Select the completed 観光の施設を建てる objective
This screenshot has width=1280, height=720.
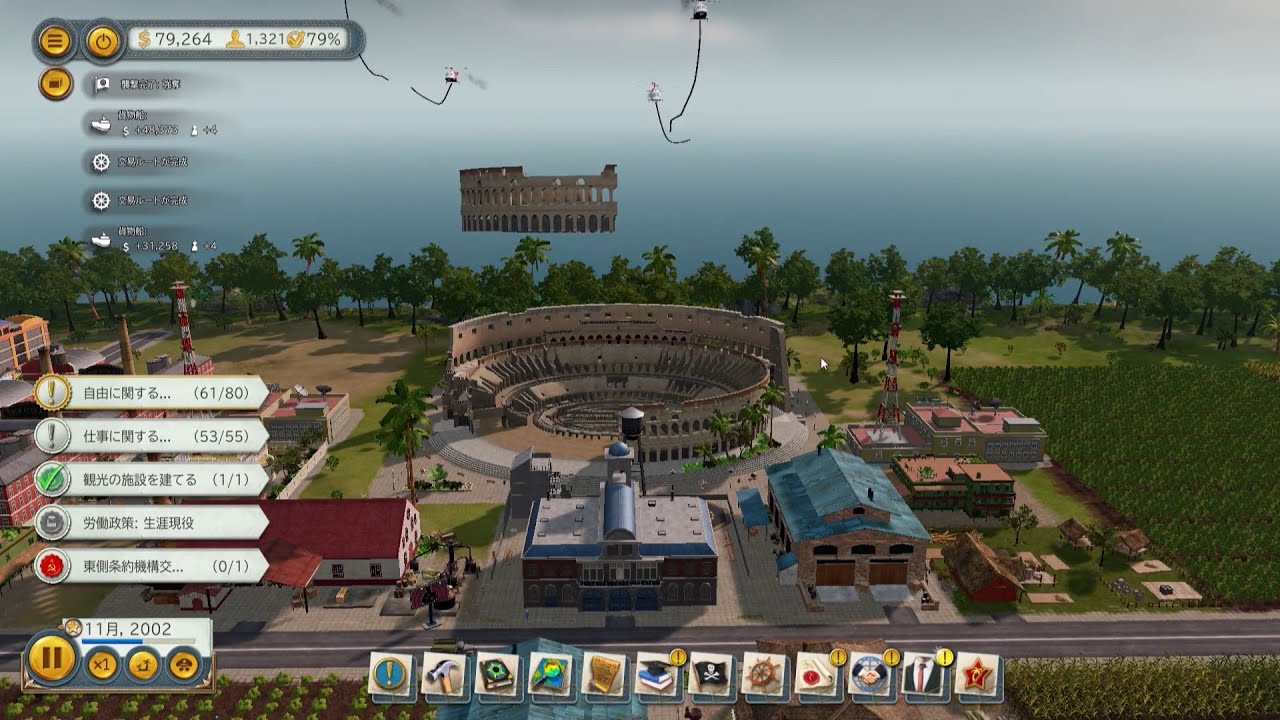click(x=150, y=480)
